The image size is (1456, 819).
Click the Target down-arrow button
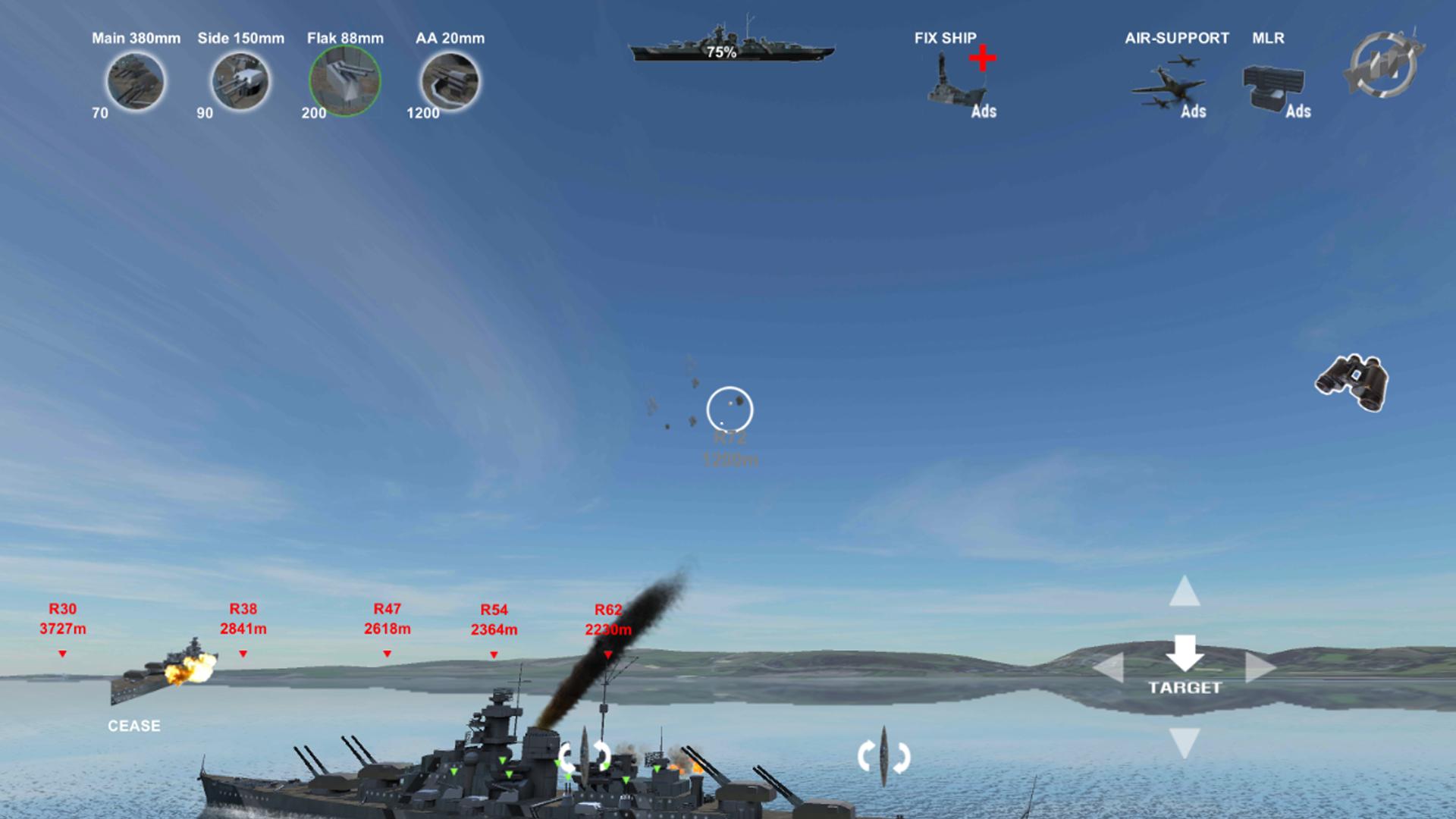pyautogui.click(x=1185, y=654)
